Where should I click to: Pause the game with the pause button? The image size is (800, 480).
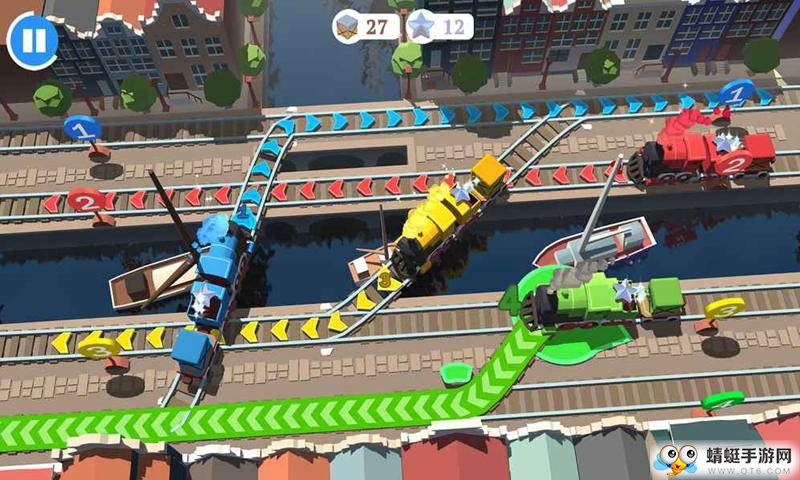tap(33, 40)
